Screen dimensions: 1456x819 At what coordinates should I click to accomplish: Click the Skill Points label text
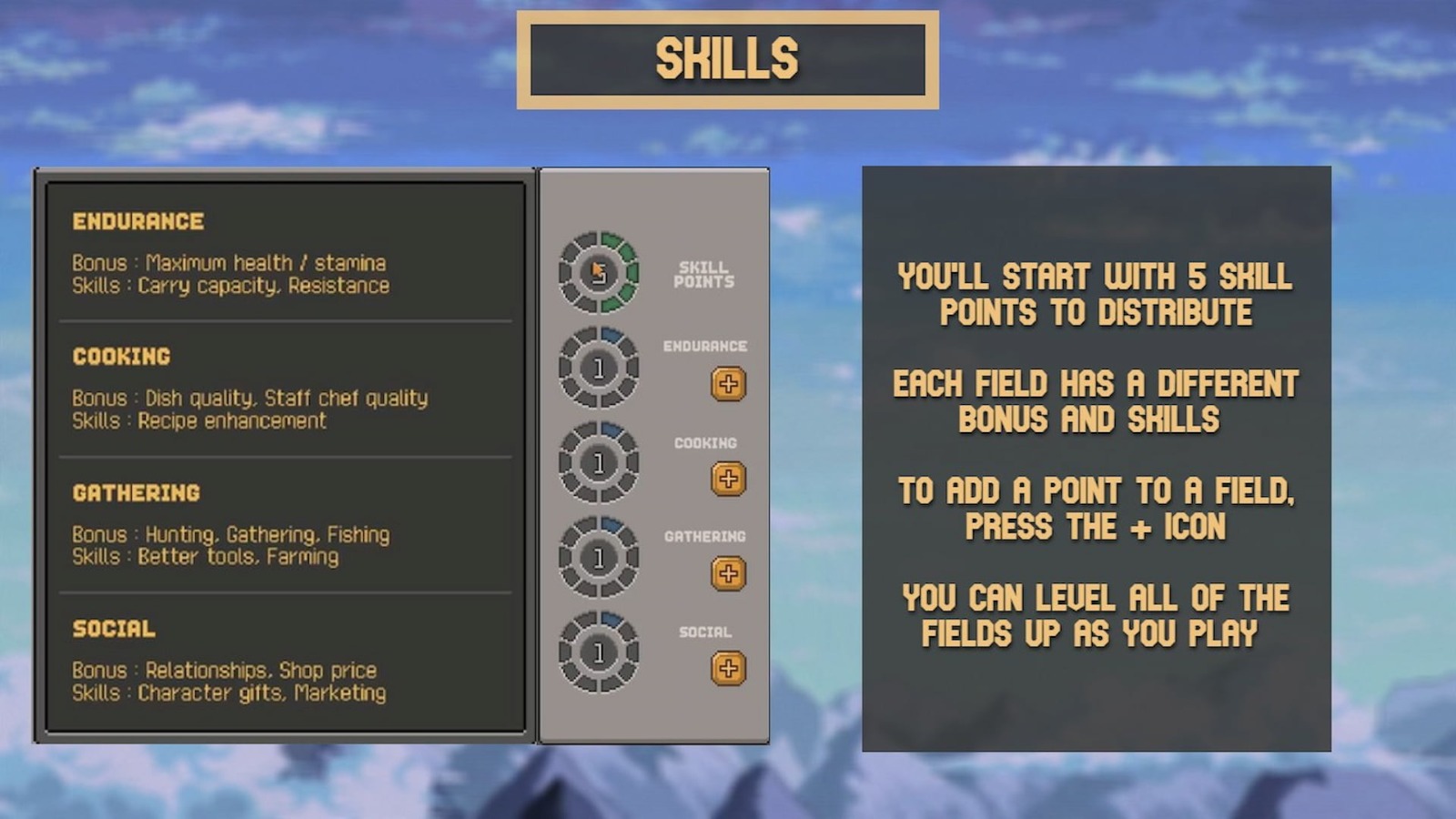tap(703, 276)
